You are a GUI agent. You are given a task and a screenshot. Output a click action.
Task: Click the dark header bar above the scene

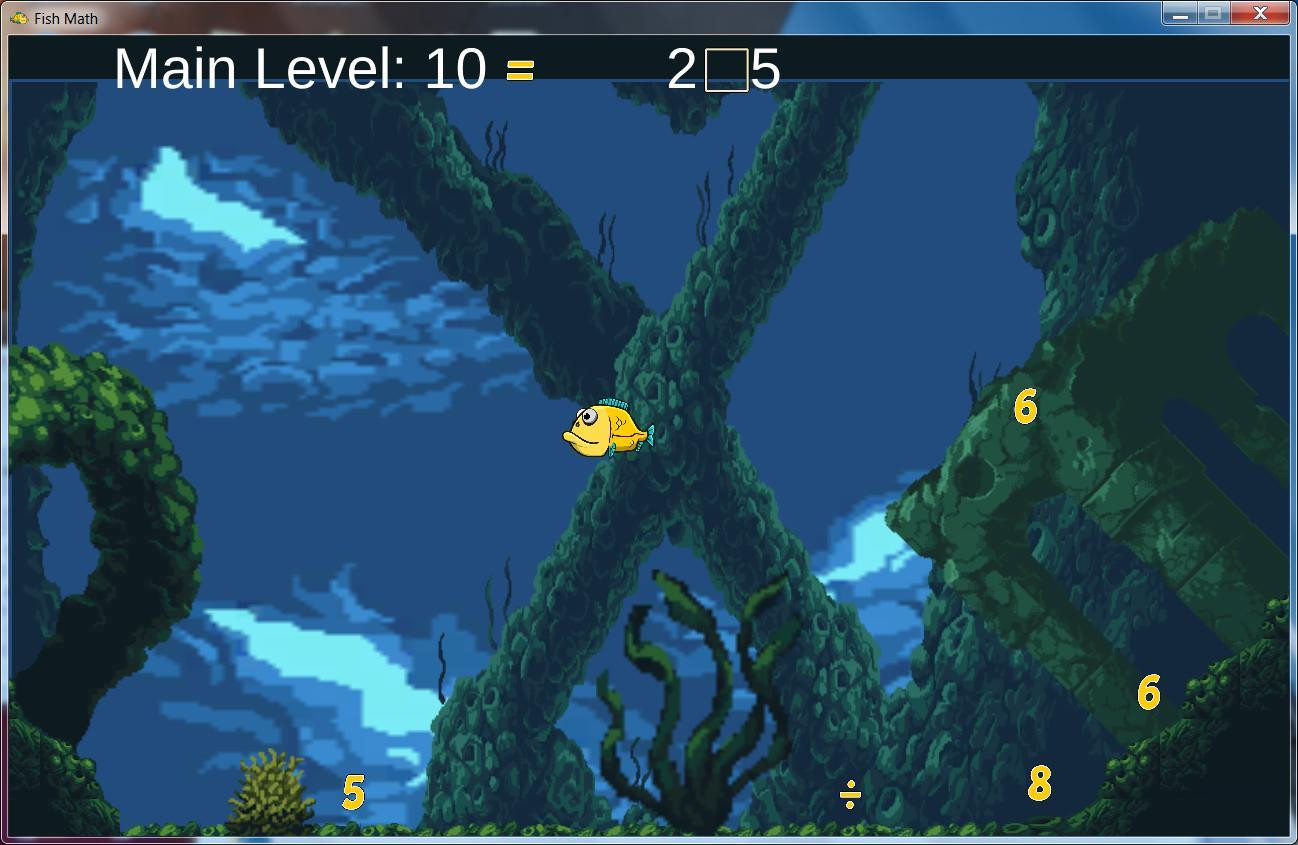1000,67
